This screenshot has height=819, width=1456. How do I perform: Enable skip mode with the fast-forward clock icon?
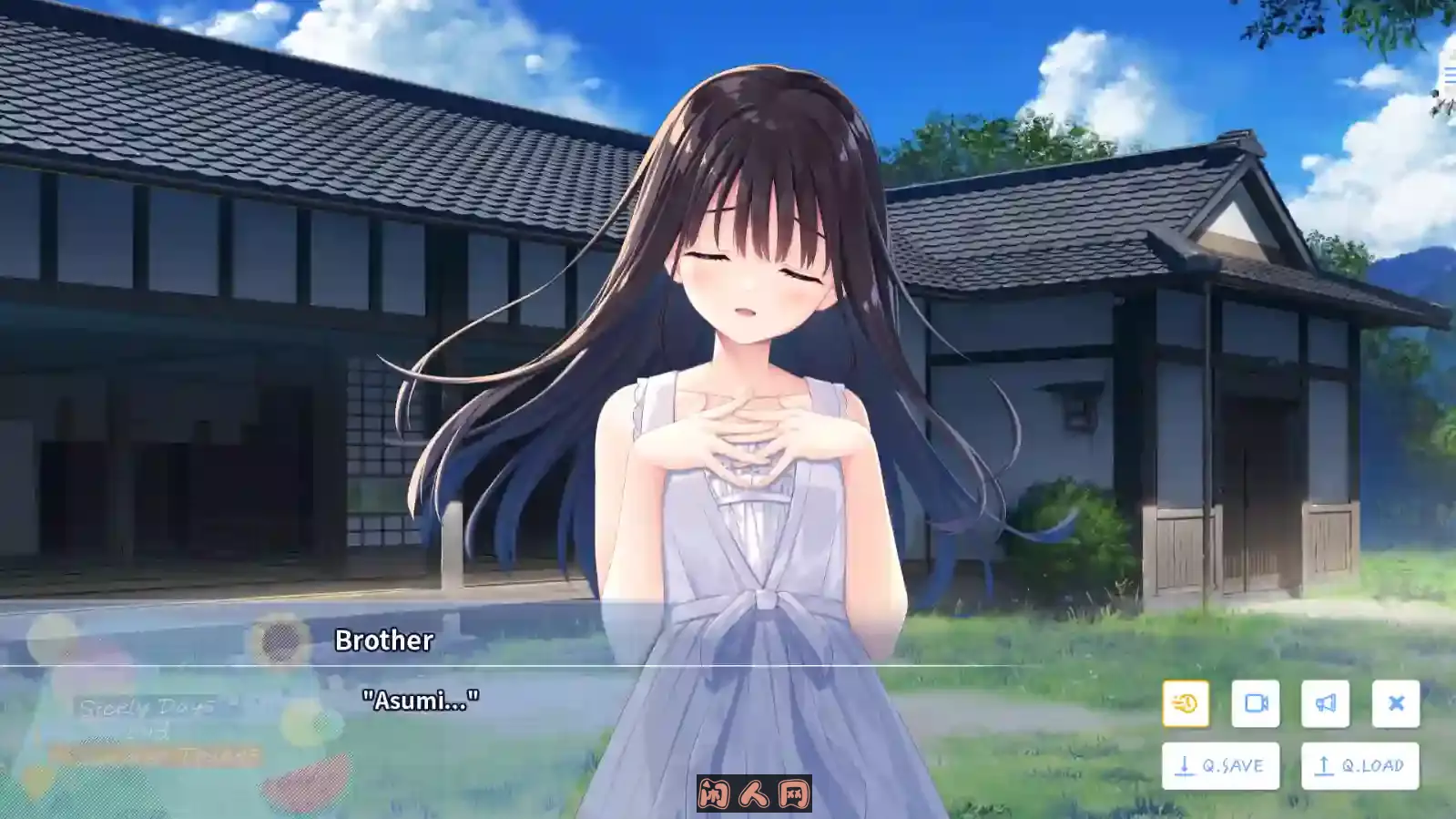[1186, 703]
